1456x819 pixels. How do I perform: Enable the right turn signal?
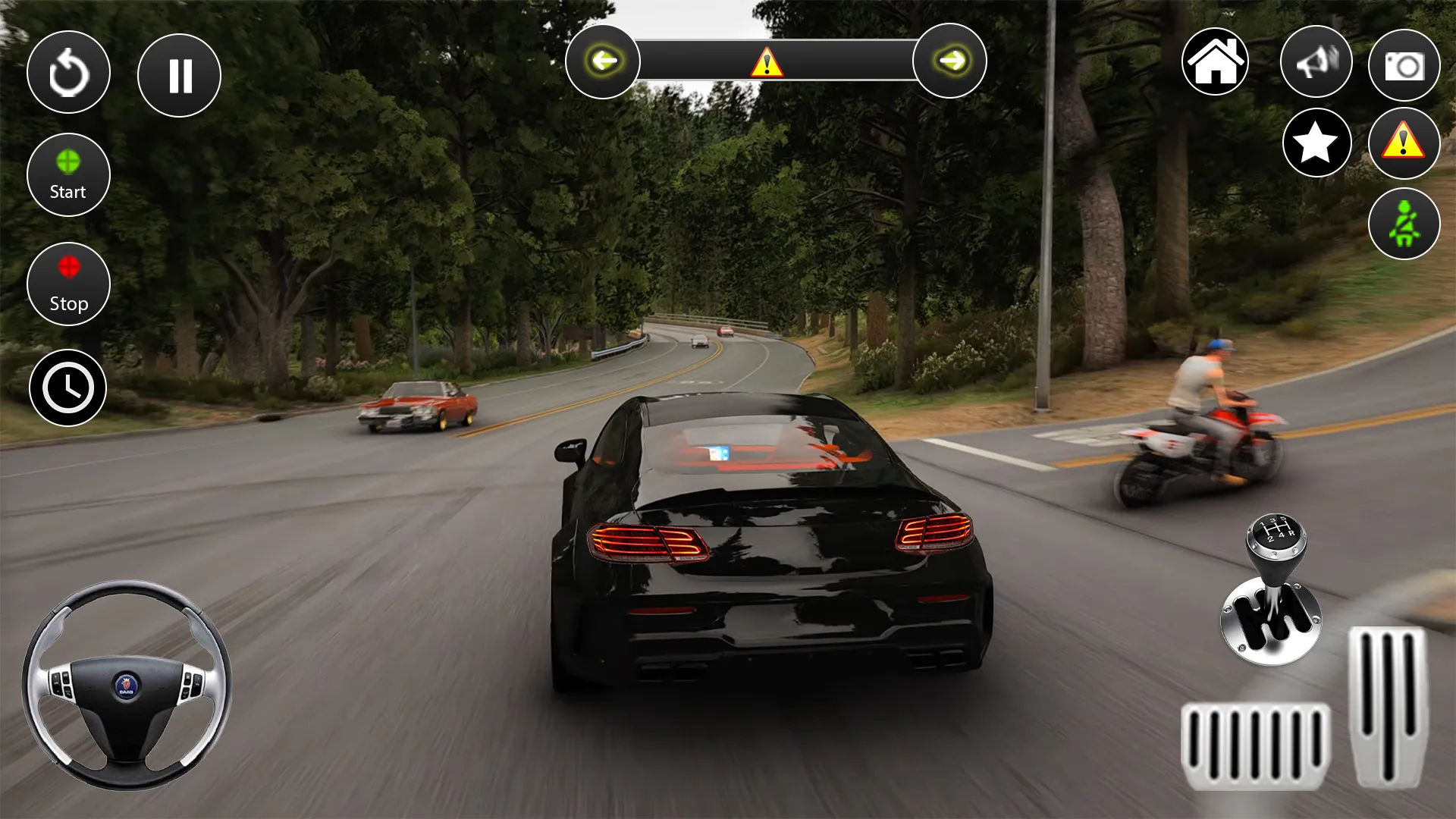coord(949,61)
